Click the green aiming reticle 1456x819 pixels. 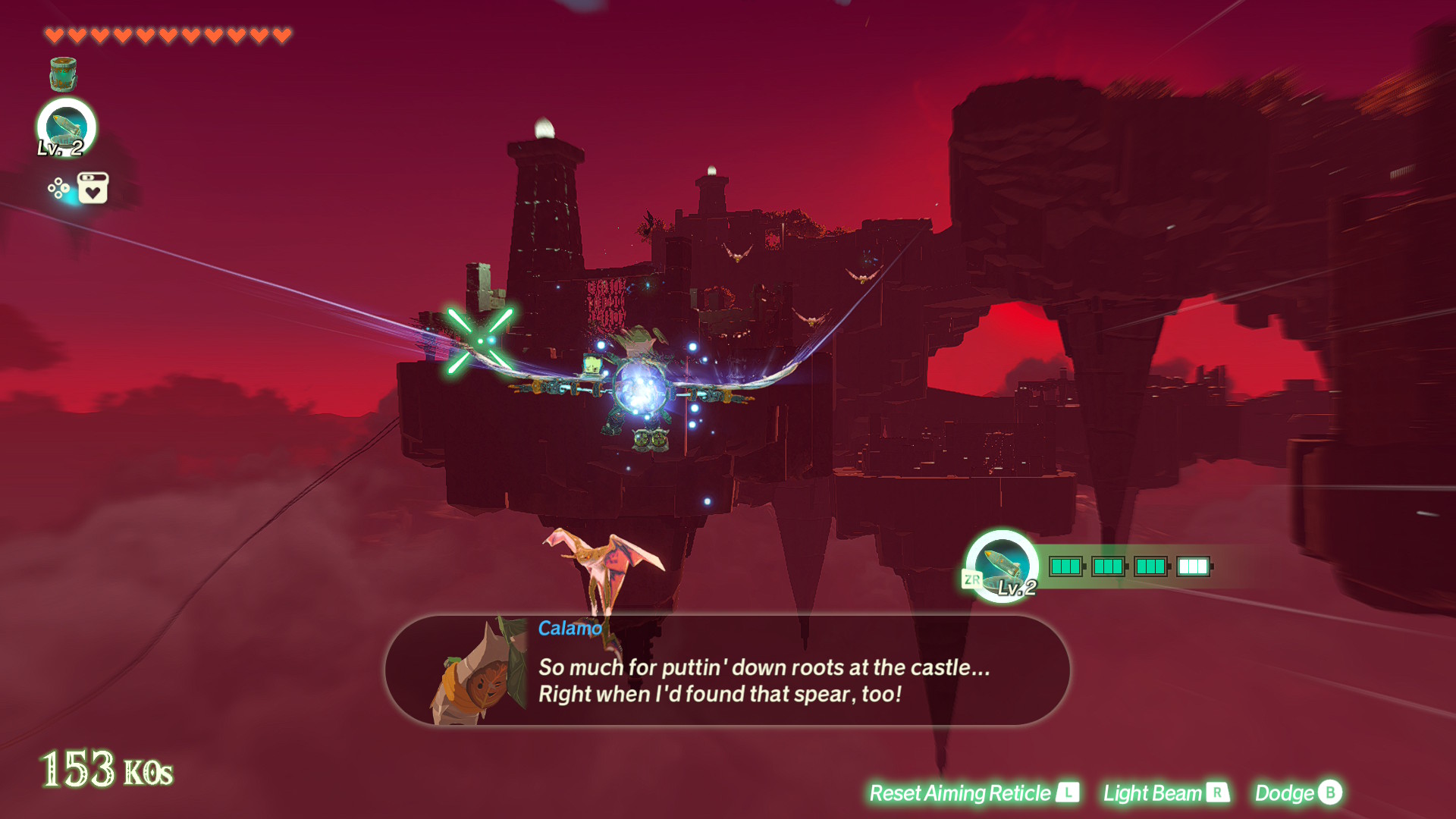point(480,340)
